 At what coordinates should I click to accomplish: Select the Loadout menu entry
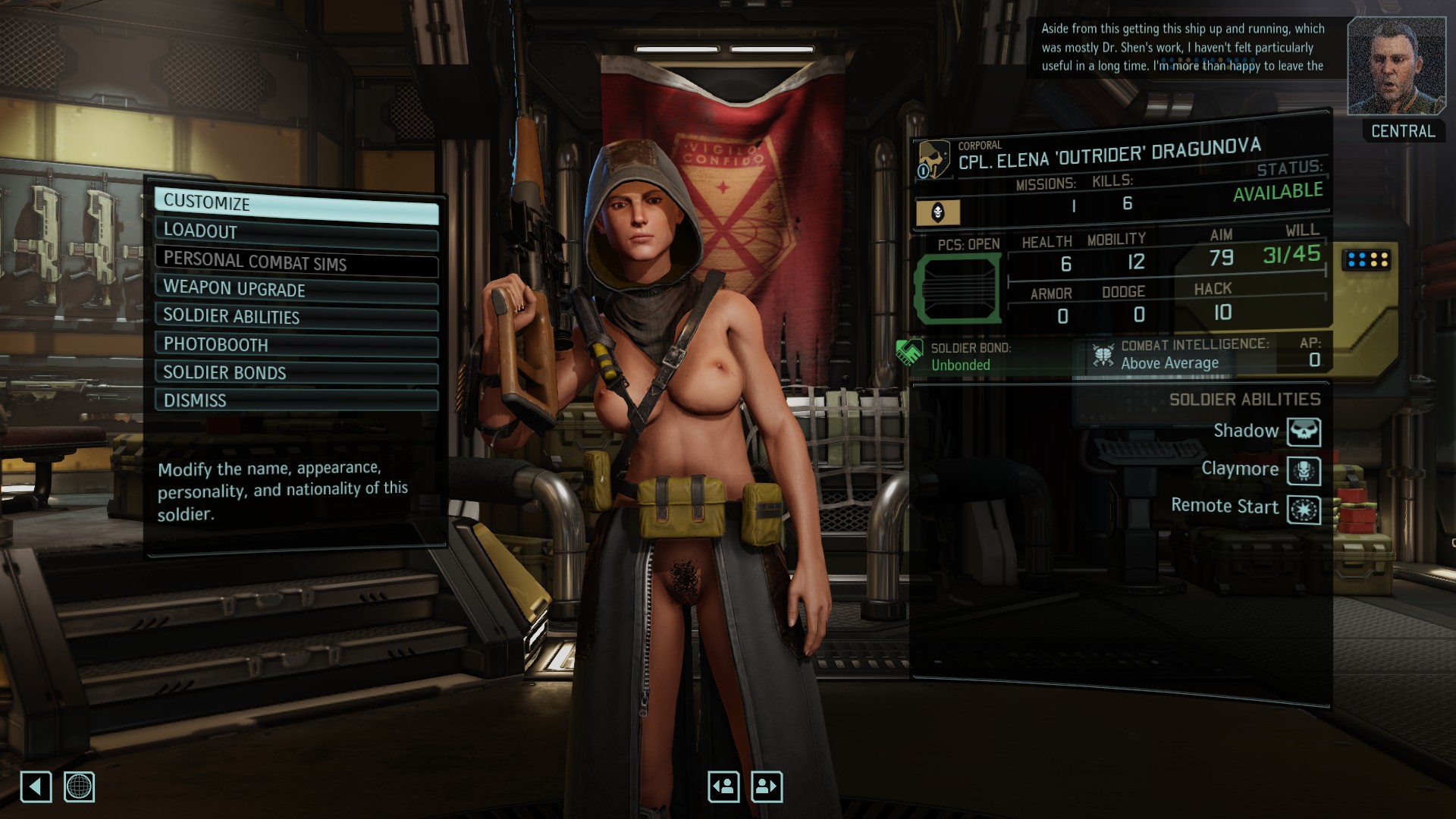(x=296, y=231)
